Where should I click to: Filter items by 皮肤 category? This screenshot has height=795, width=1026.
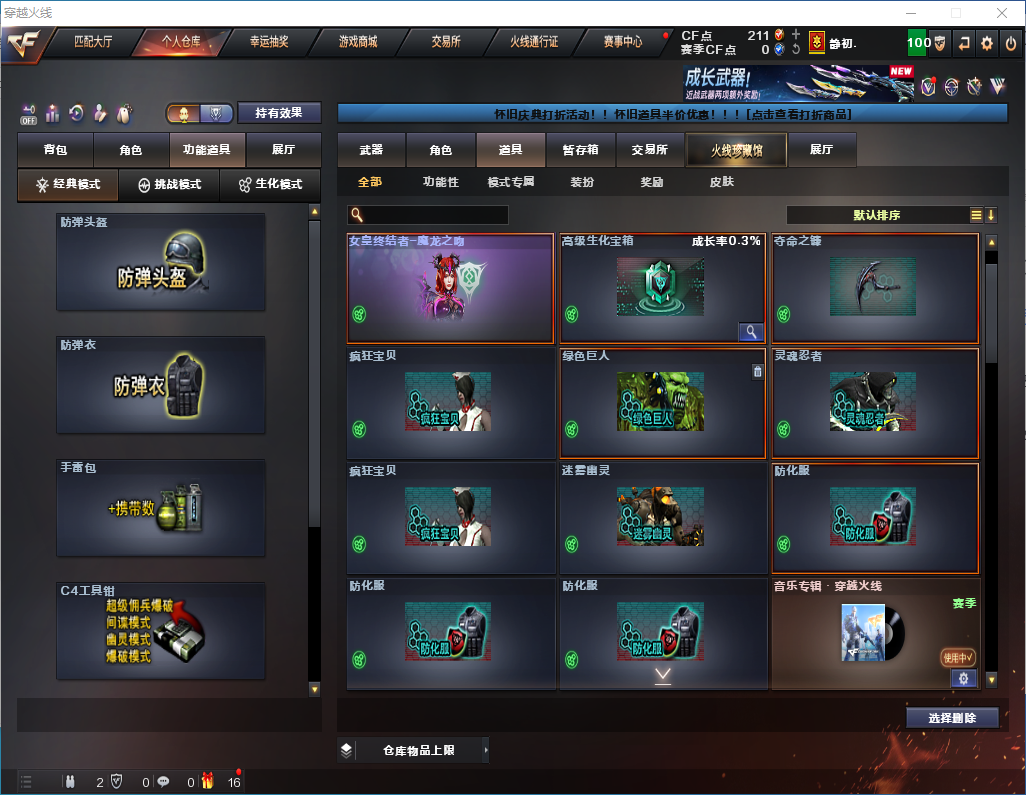721,182
